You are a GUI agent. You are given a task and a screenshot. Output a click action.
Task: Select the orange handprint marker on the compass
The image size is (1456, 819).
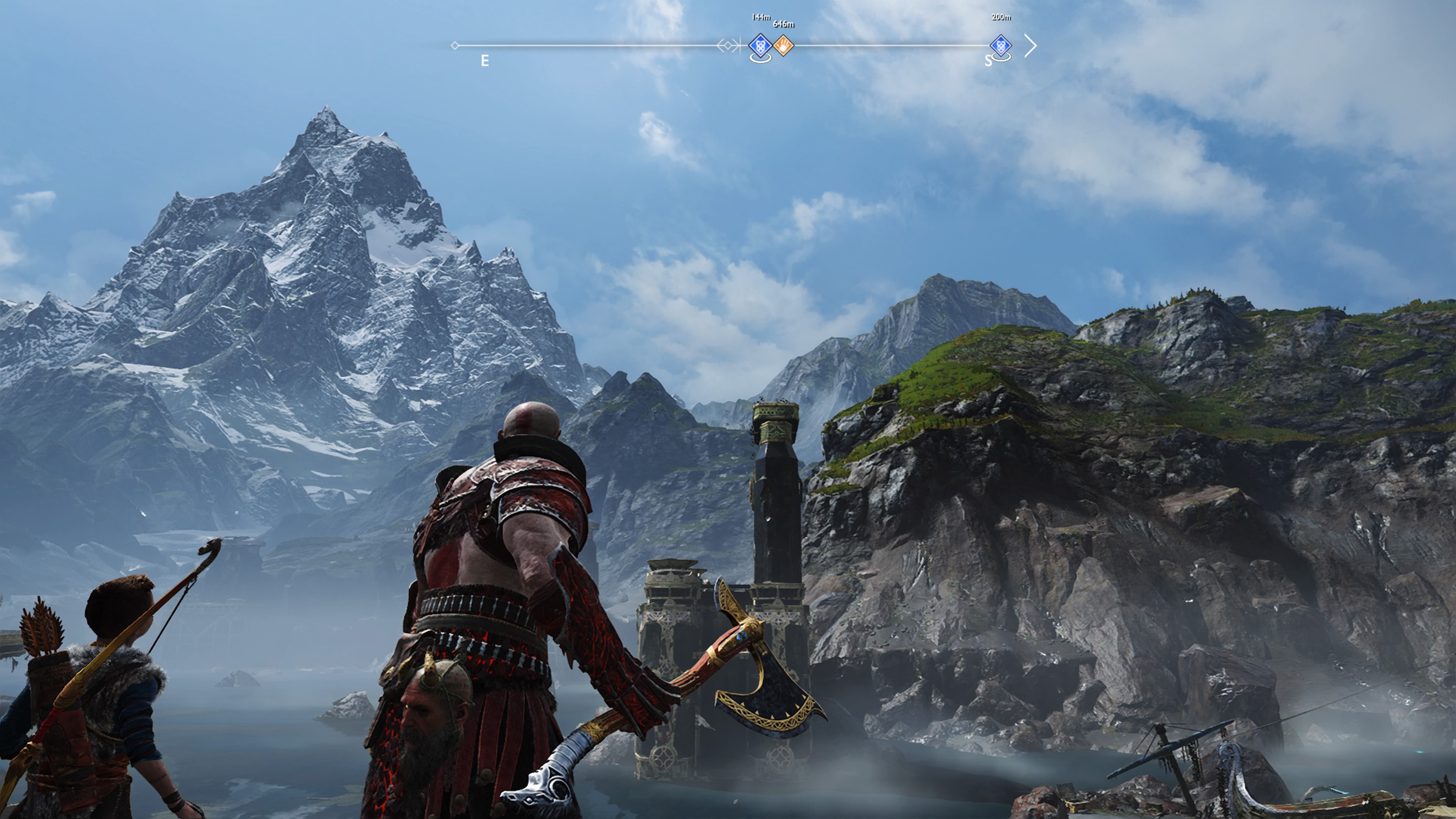pyautogui.click(x=783, y=45)
